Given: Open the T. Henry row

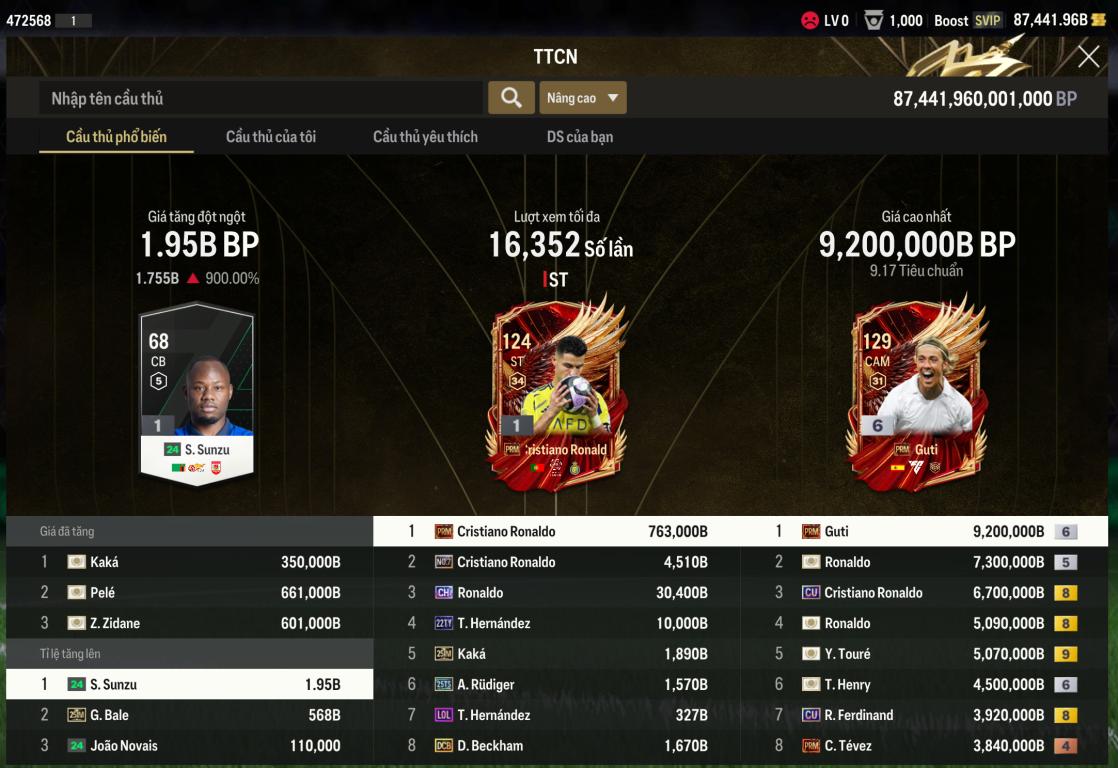Looking at the screenshot, I should (x=924, y=685).
